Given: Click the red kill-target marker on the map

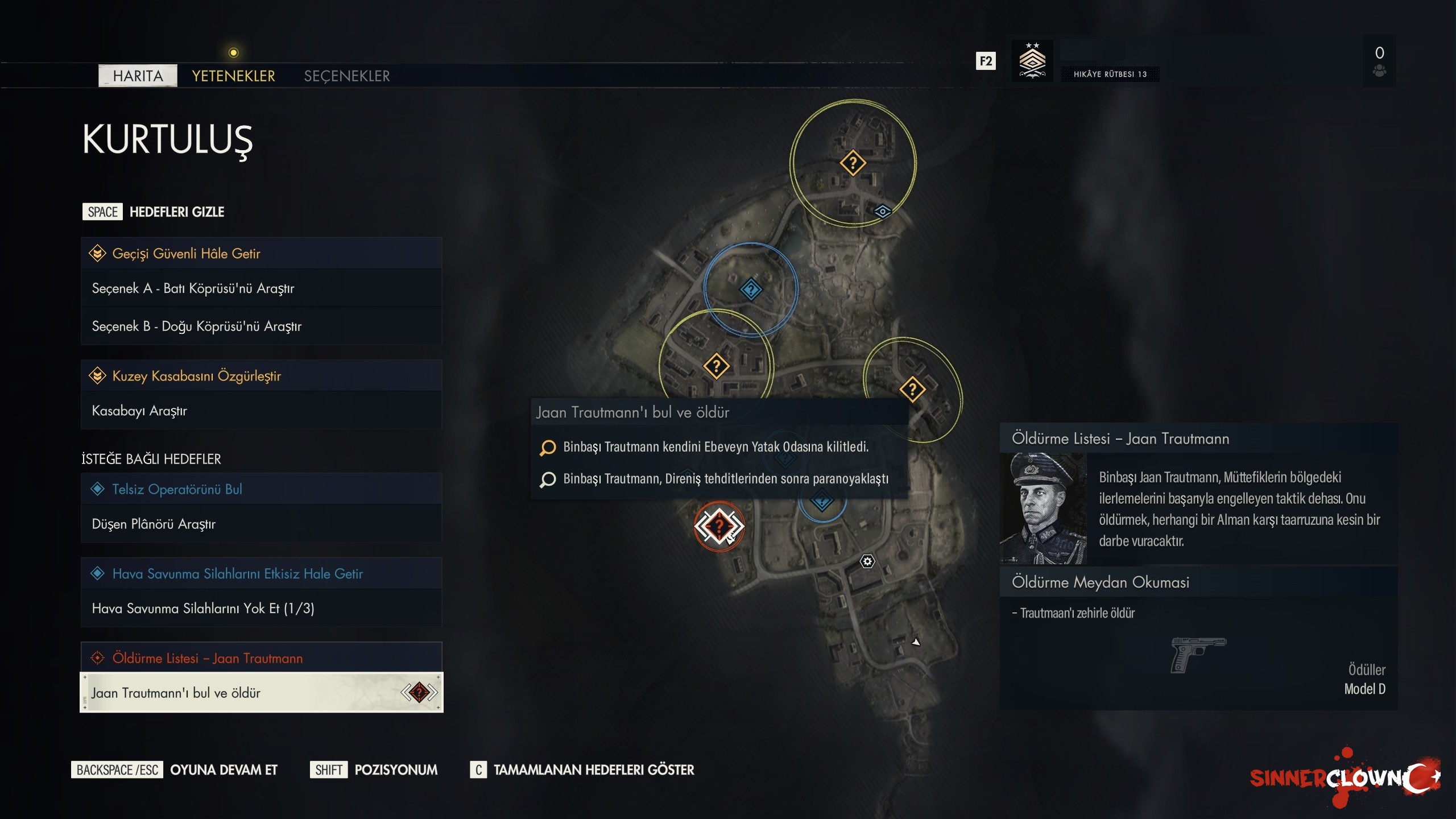Looking at the screenshot, I should tap(719, 526).
